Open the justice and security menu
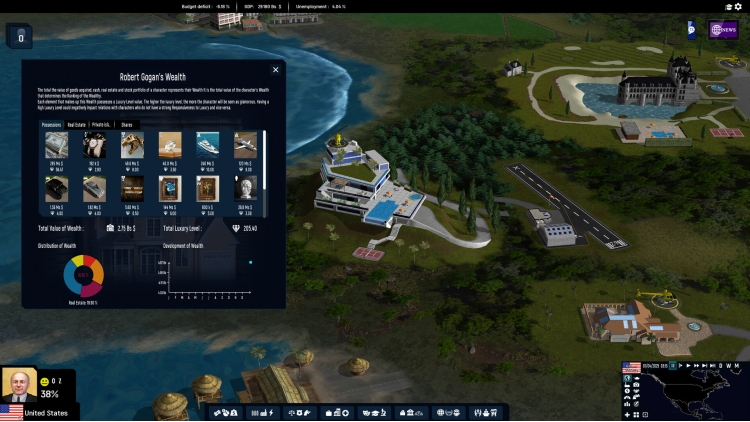This screenshot has height=422, width=750. tap(299, 412)
